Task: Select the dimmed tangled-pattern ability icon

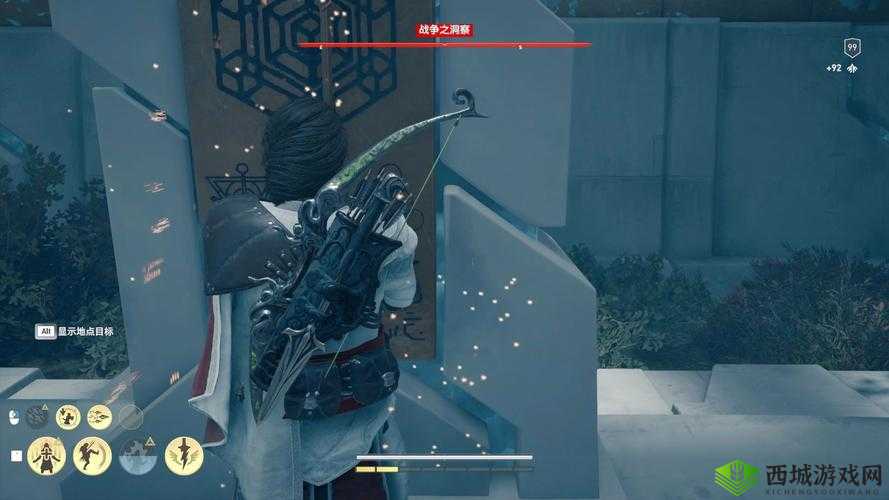Action: (37, 416)
